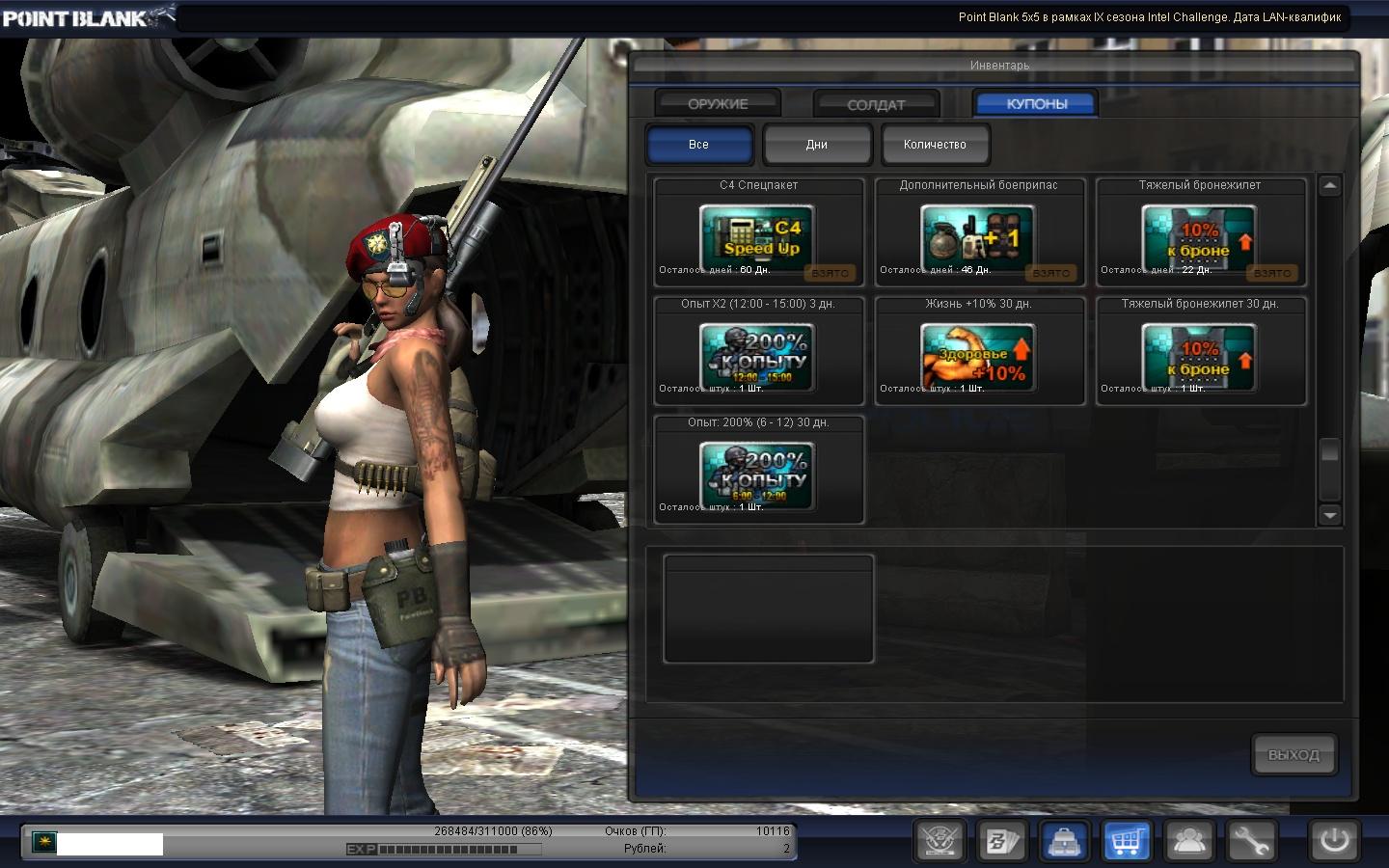Viewport: 1389px width, 868px height.
Task: Filter coupons by Количество
Action: coord(935,145)
